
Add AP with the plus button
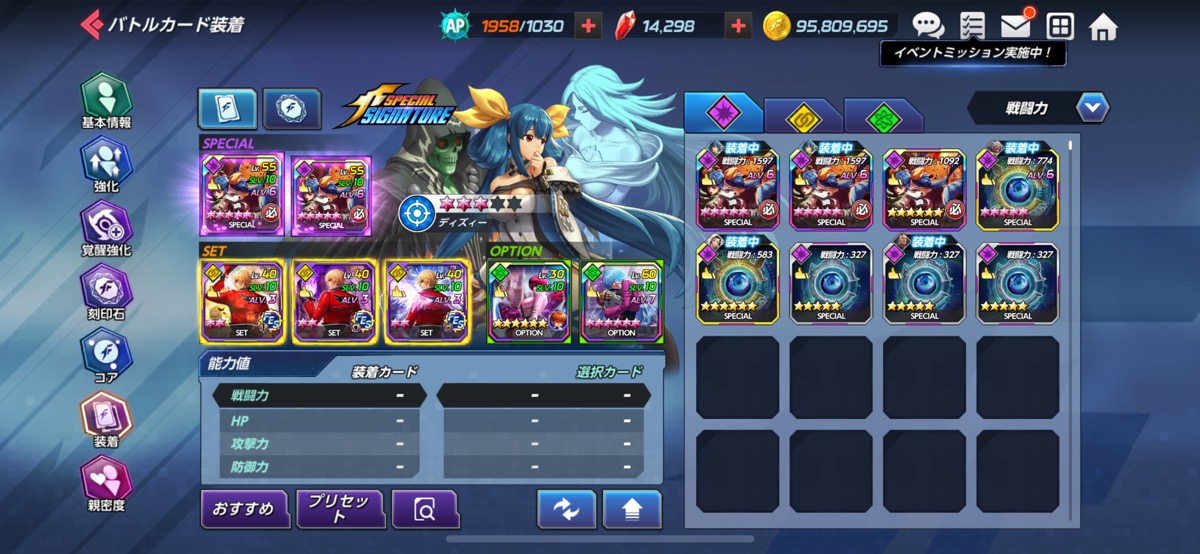[590, 26]
